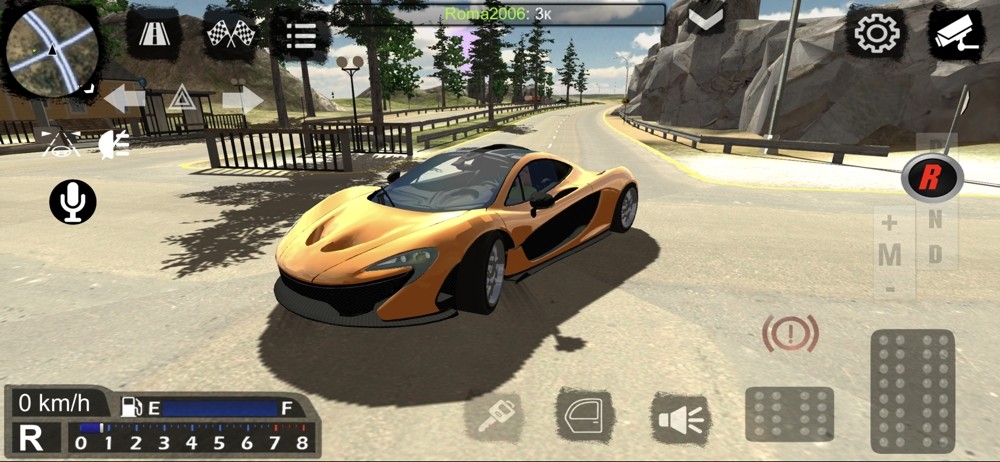
Task: Open the car door button
Action: point(585,415)
